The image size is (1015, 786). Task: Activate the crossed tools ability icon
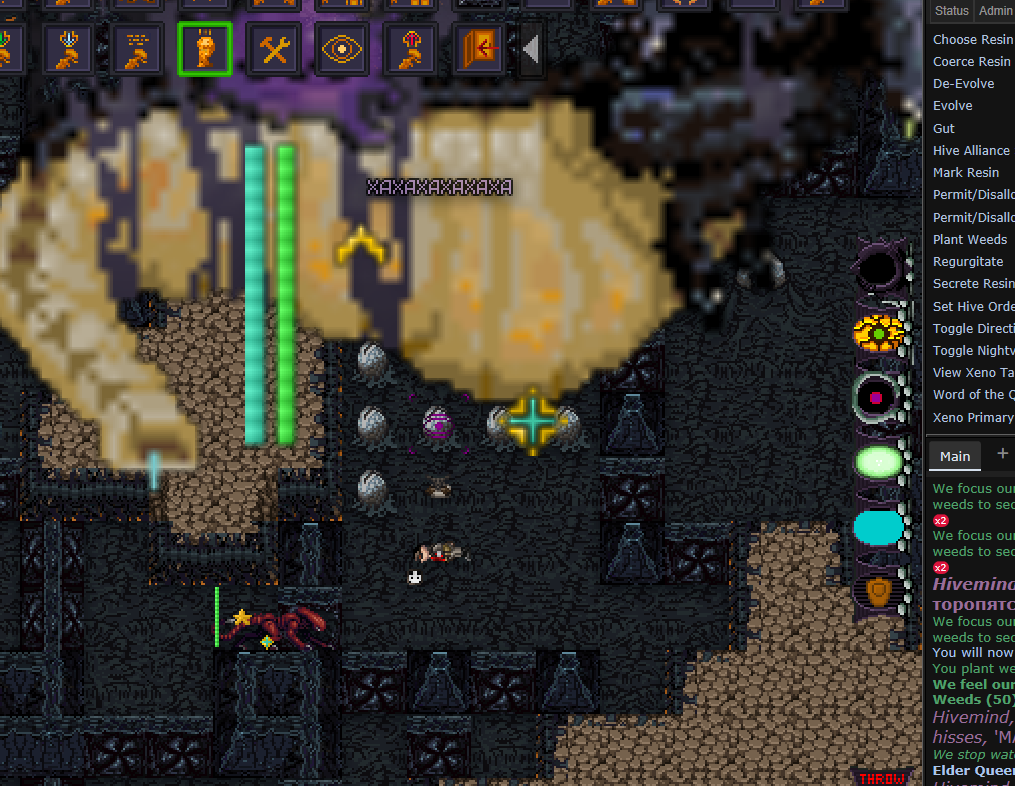[273, 49]
